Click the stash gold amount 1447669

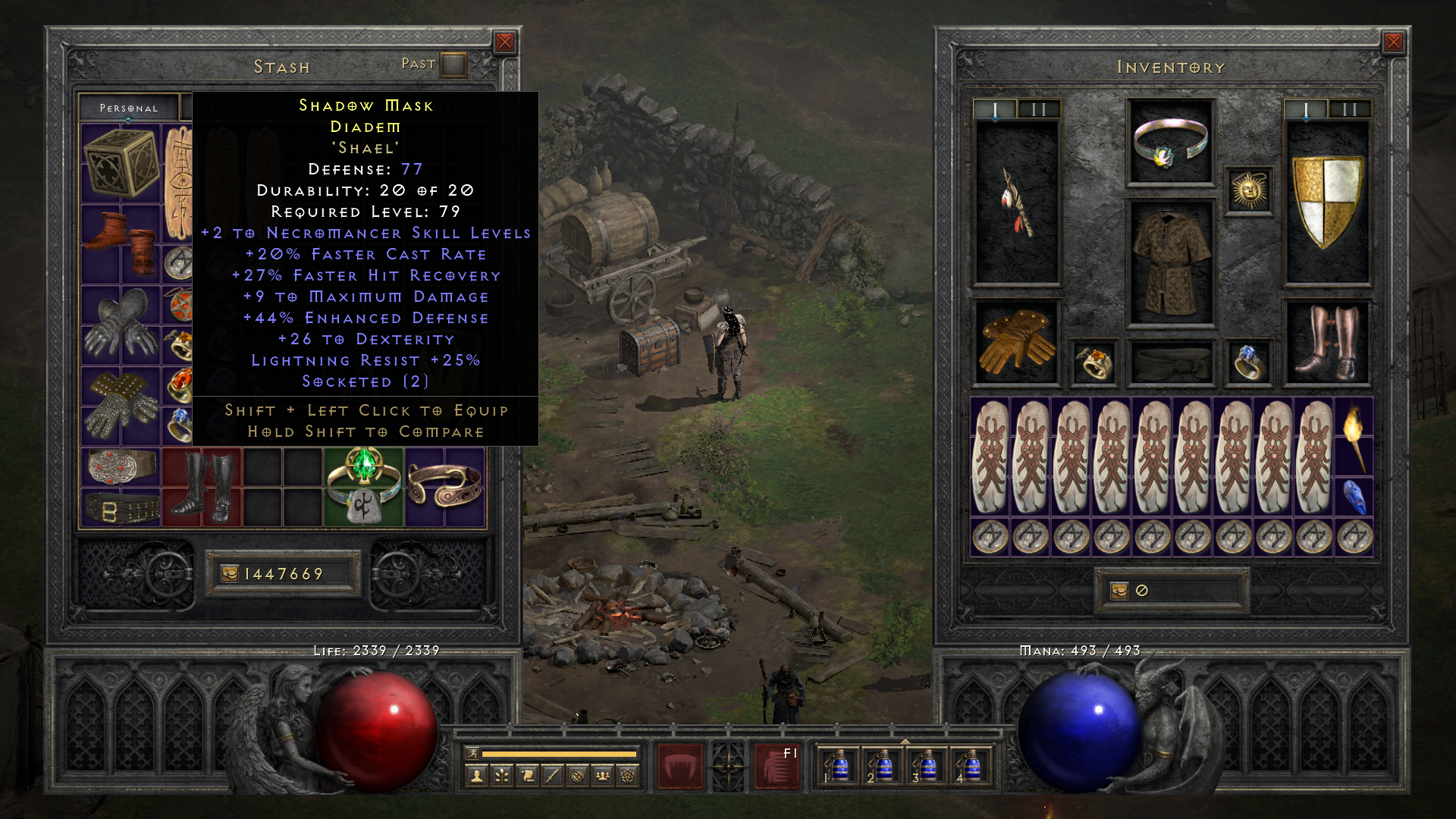point(284,574)
